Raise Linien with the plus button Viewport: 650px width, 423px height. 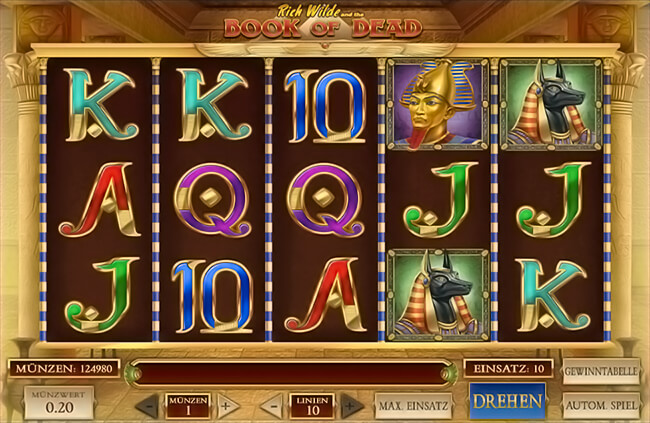pos(350,406)
